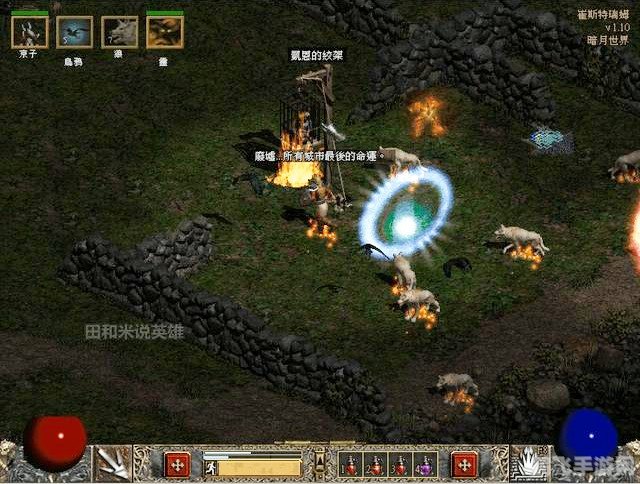The height and width of the screenshot is (484, 640).
Task: Toggle the run/walk running figure icon
Action: [210, 466]
